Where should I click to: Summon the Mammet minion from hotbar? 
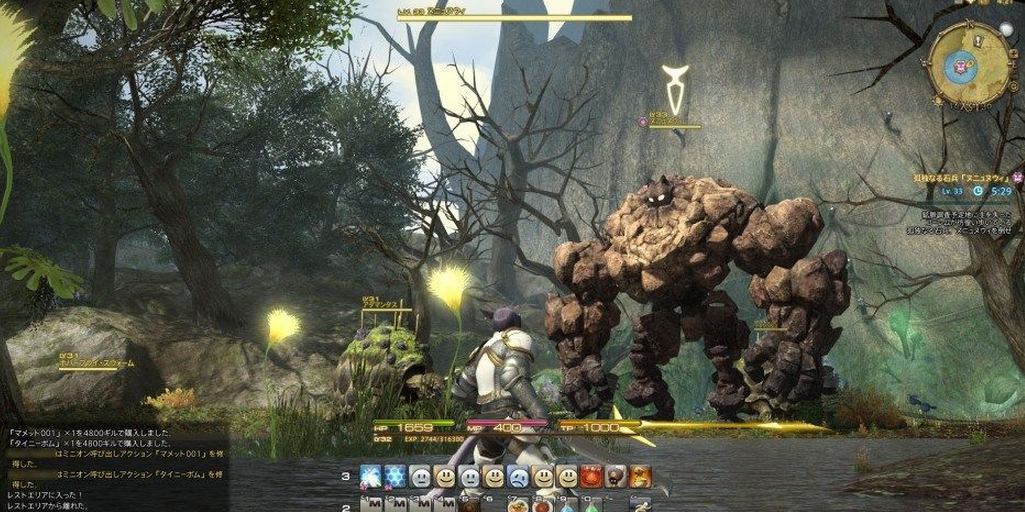(x=616, y=477)
